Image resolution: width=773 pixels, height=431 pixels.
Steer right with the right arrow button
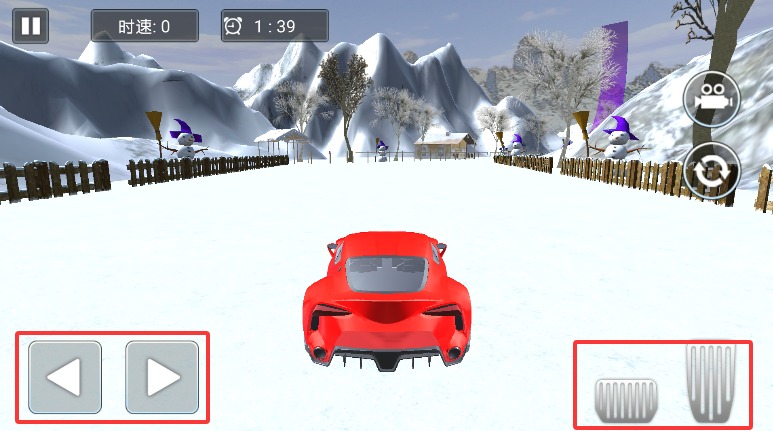coord(162,377)
